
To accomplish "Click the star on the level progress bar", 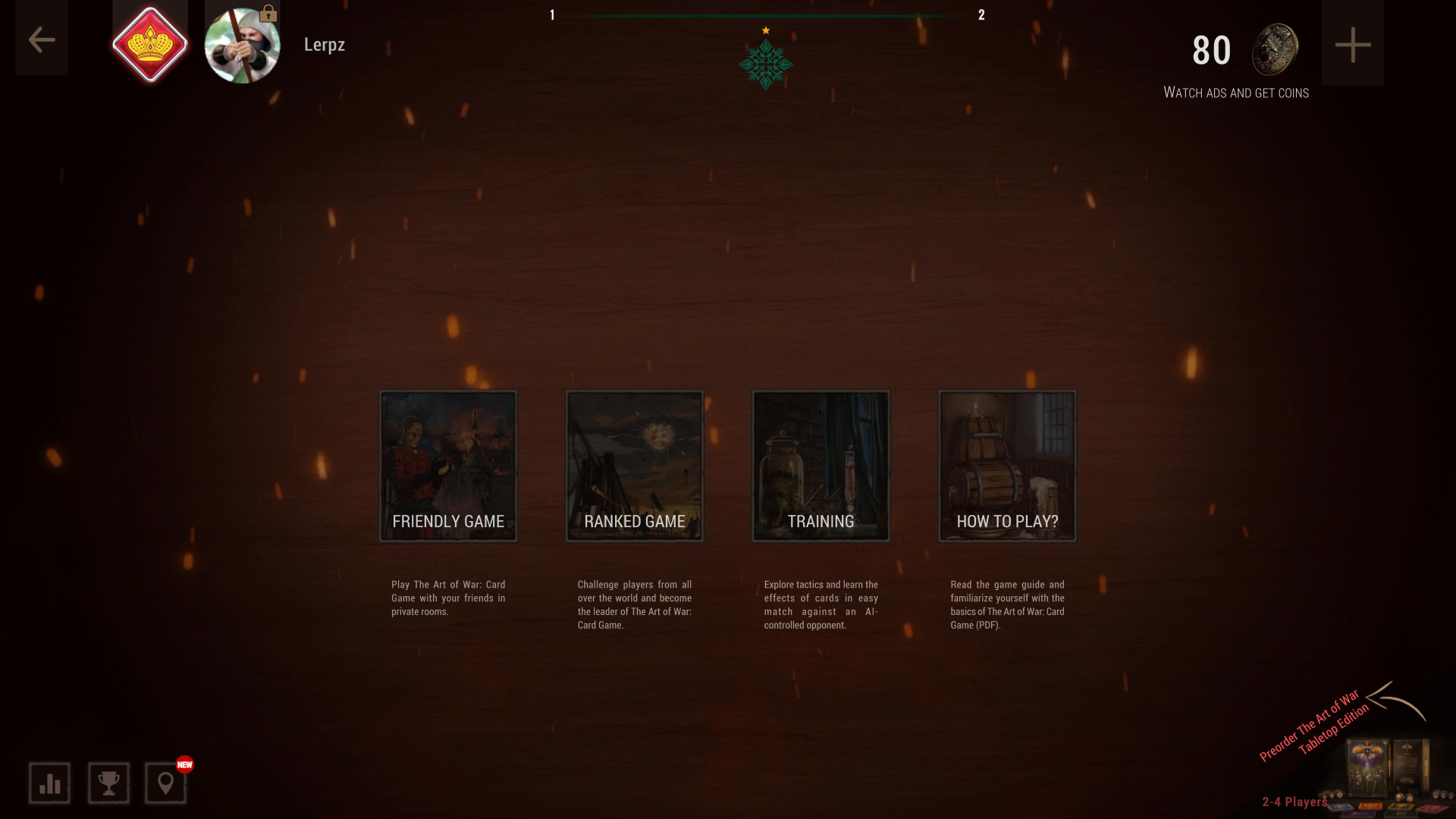I will (x=765, y=29).
